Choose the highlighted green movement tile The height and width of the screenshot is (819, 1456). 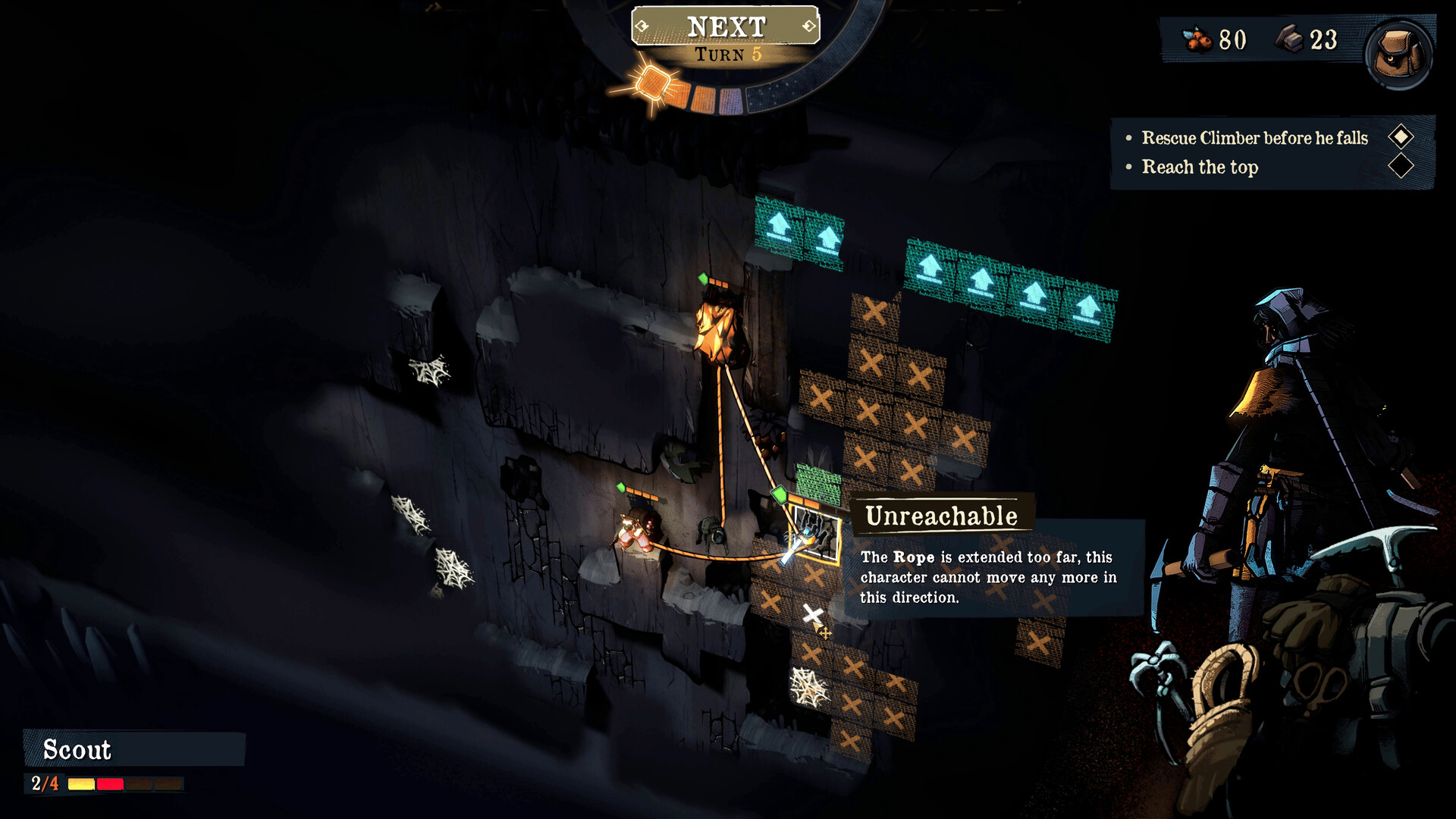(818, 482)
